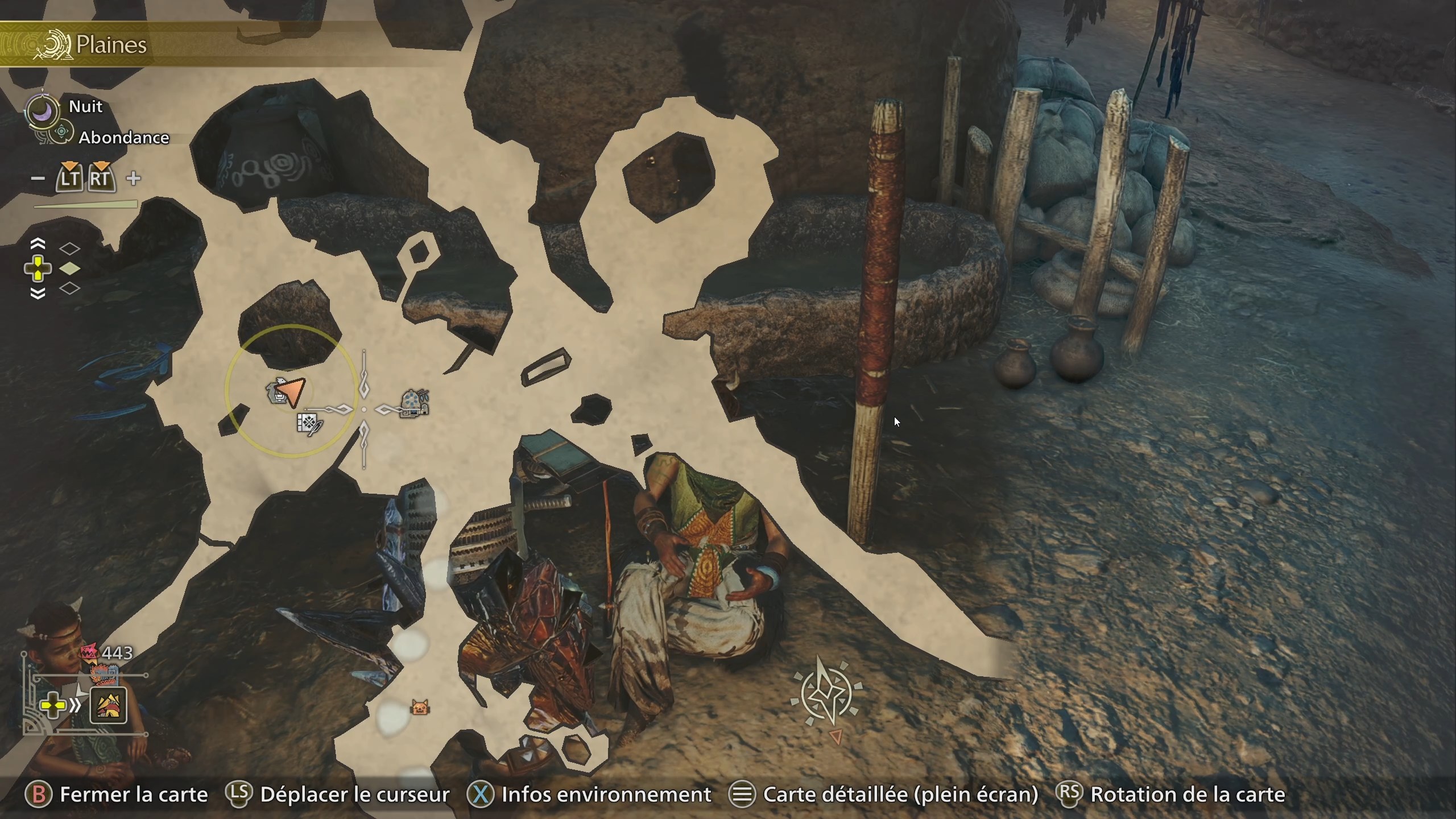Select the top empty diamond filter option

coord(71,247)
